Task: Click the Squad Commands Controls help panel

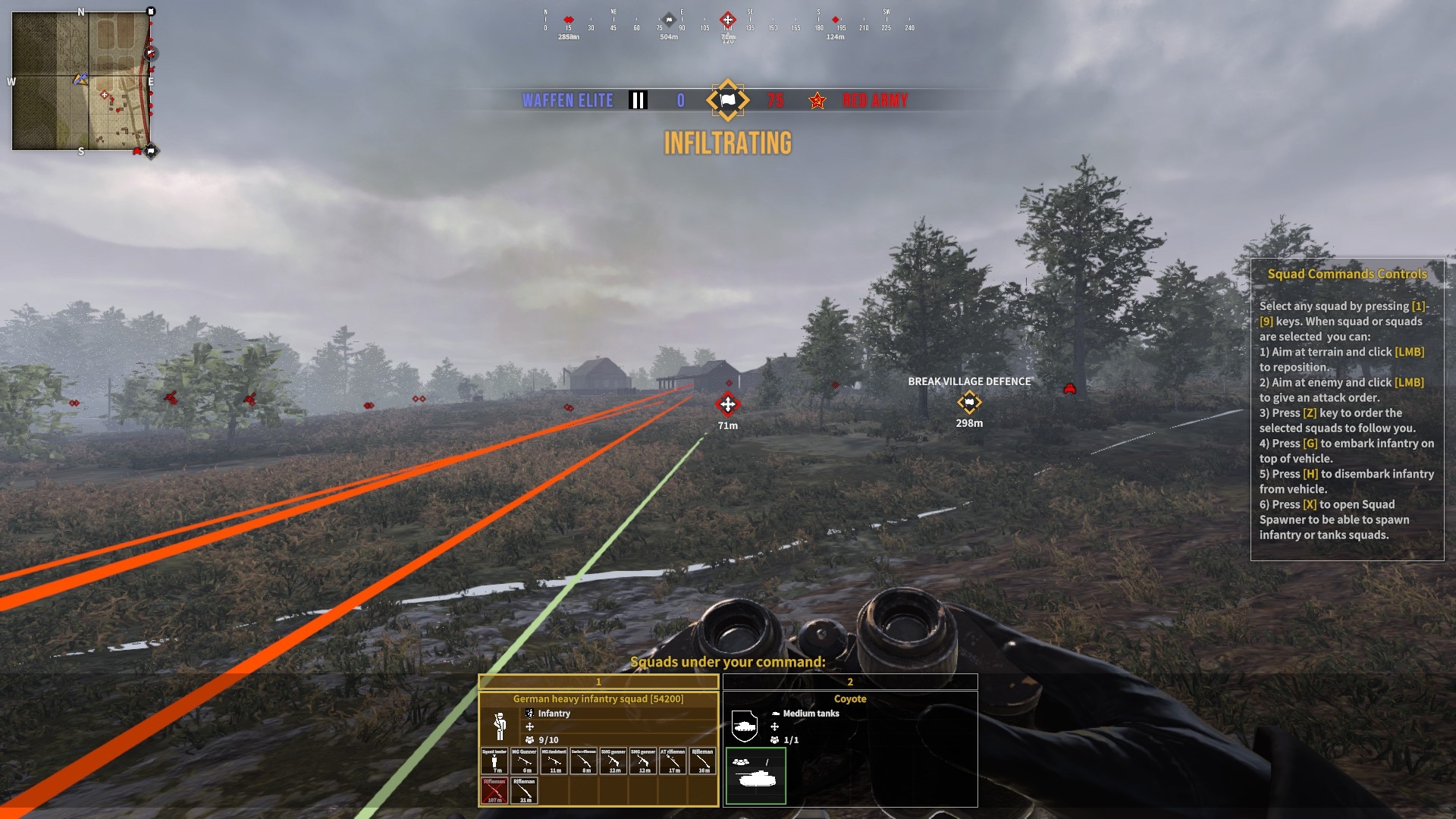Action: [1347, 409]
